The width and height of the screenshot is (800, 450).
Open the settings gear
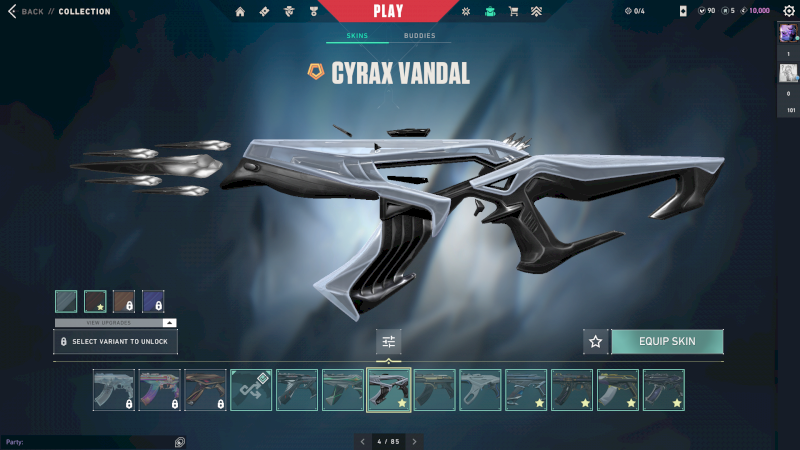(x=788, y=11)
